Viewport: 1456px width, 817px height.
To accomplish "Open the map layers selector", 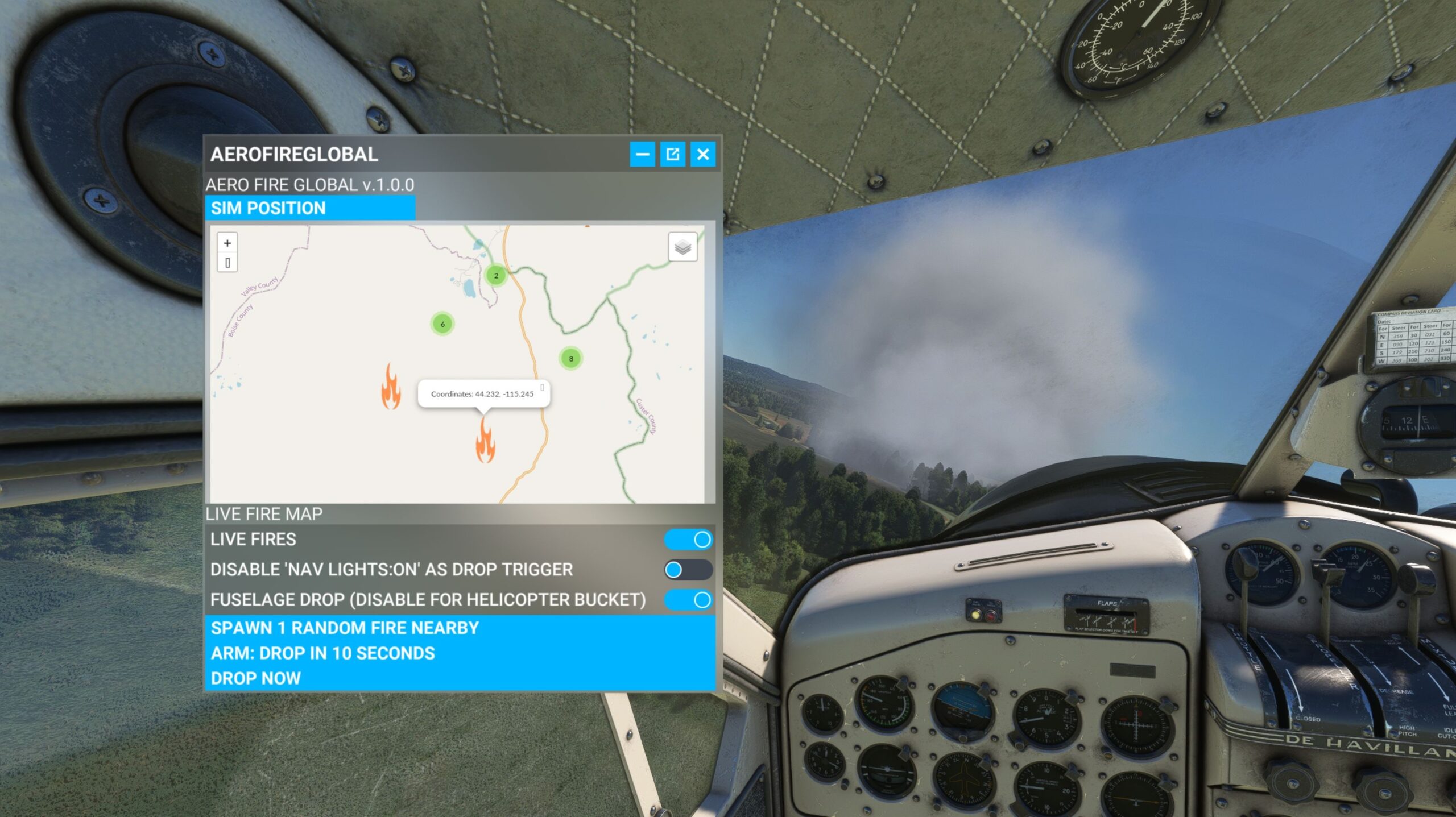I will tap(682, 247).
